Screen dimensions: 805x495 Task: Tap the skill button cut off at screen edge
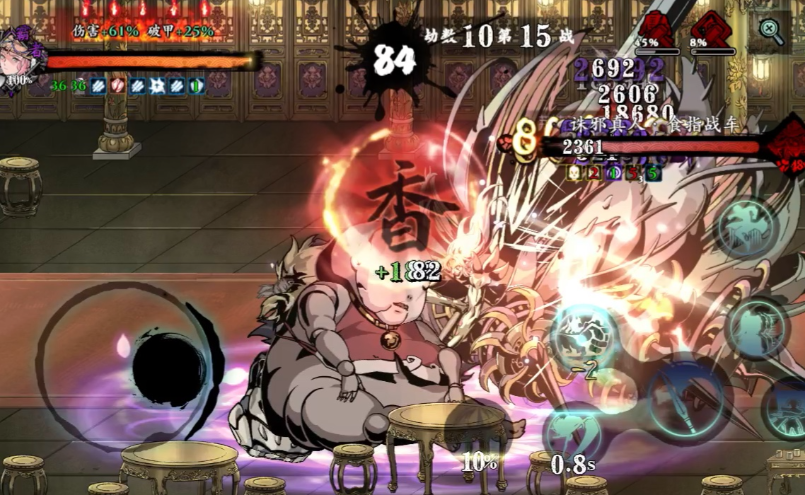786,406
